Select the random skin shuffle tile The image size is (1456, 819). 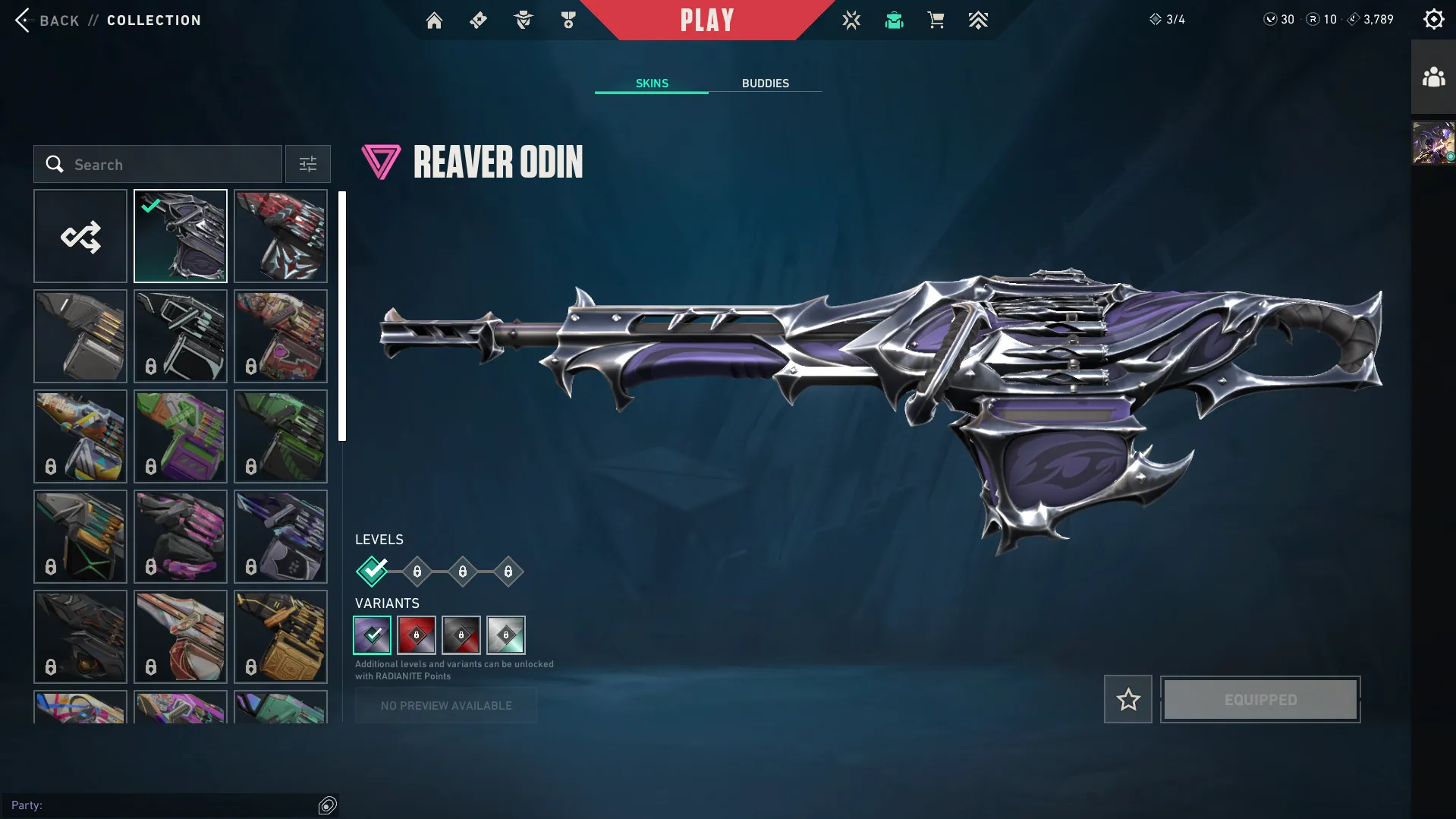click(x=80, y=235)
